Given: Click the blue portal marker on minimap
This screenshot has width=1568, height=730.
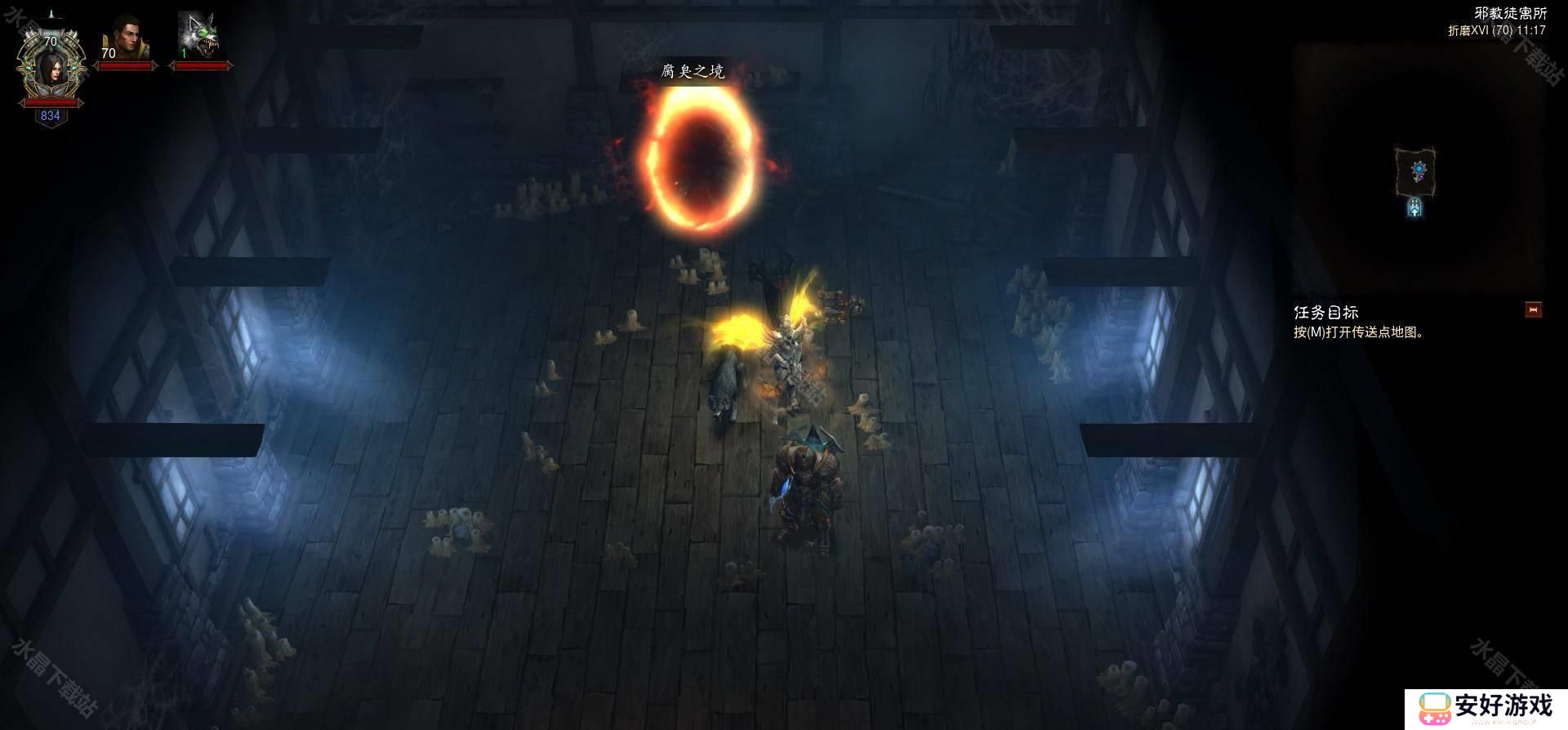Looking at the screenshot, I should click(x=1419, y=170).
